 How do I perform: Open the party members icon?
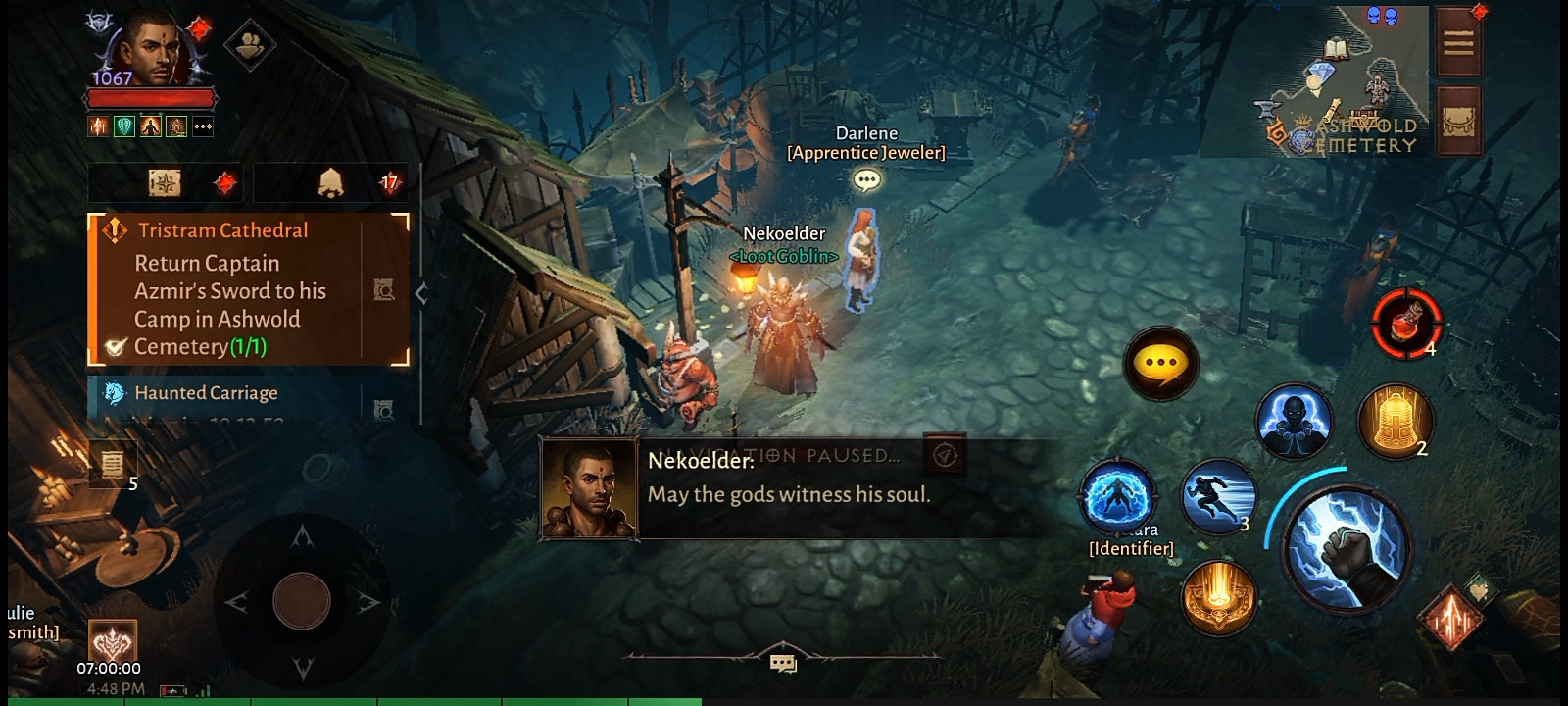coord(250,44)
